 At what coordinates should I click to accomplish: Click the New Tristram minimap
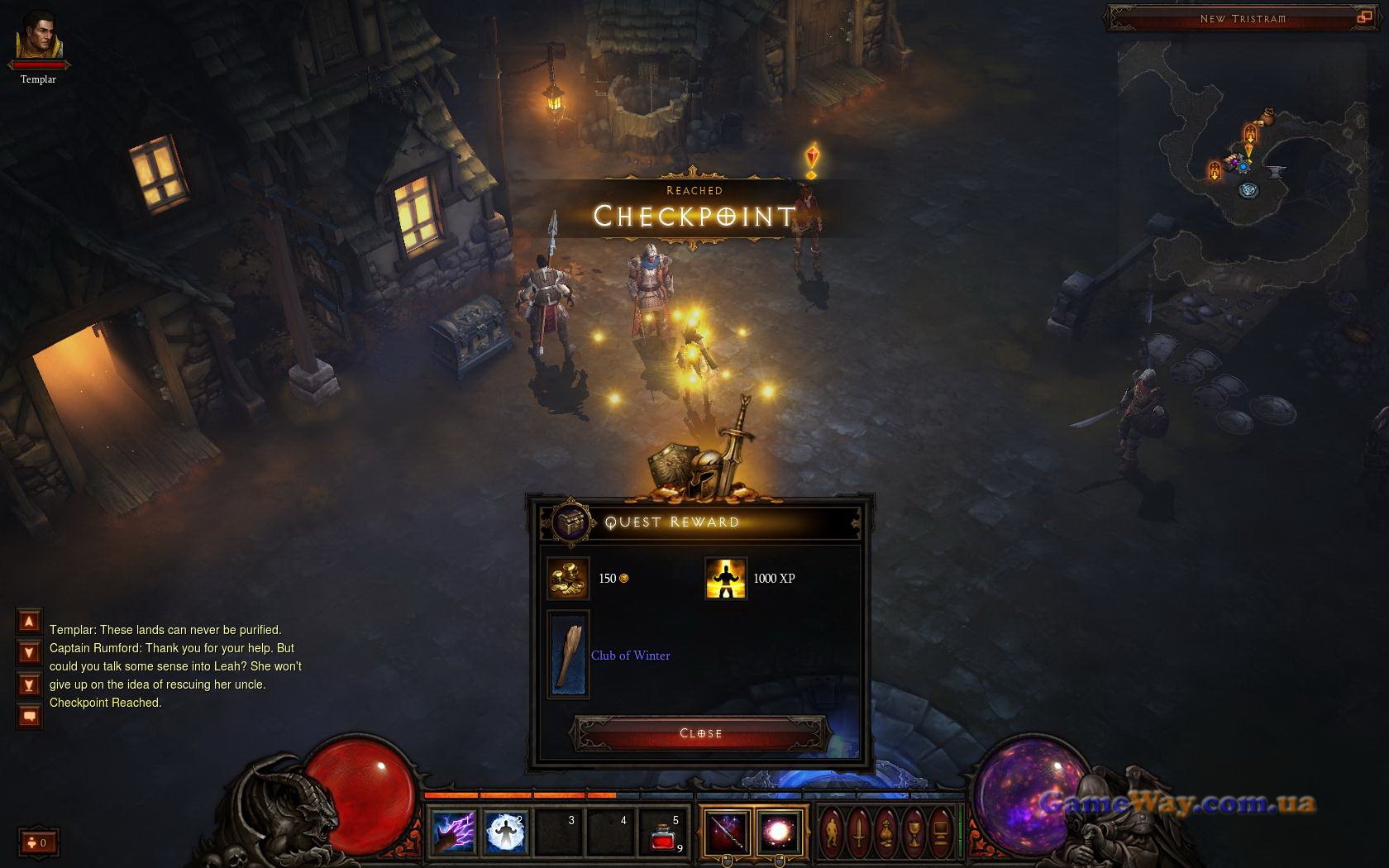pos(1248,165)
